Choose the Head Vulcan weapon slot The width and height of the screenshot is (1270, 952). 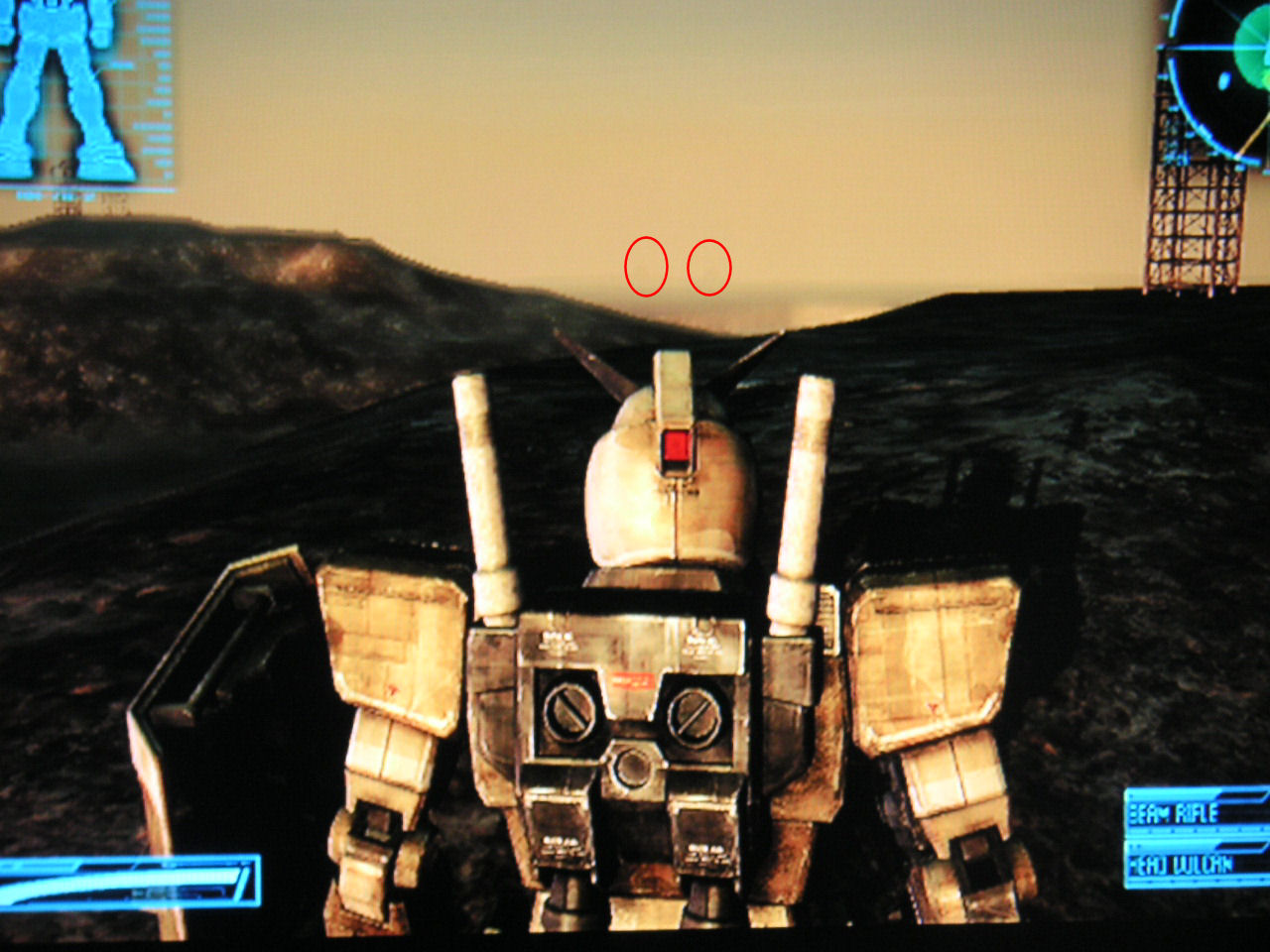1196,865
